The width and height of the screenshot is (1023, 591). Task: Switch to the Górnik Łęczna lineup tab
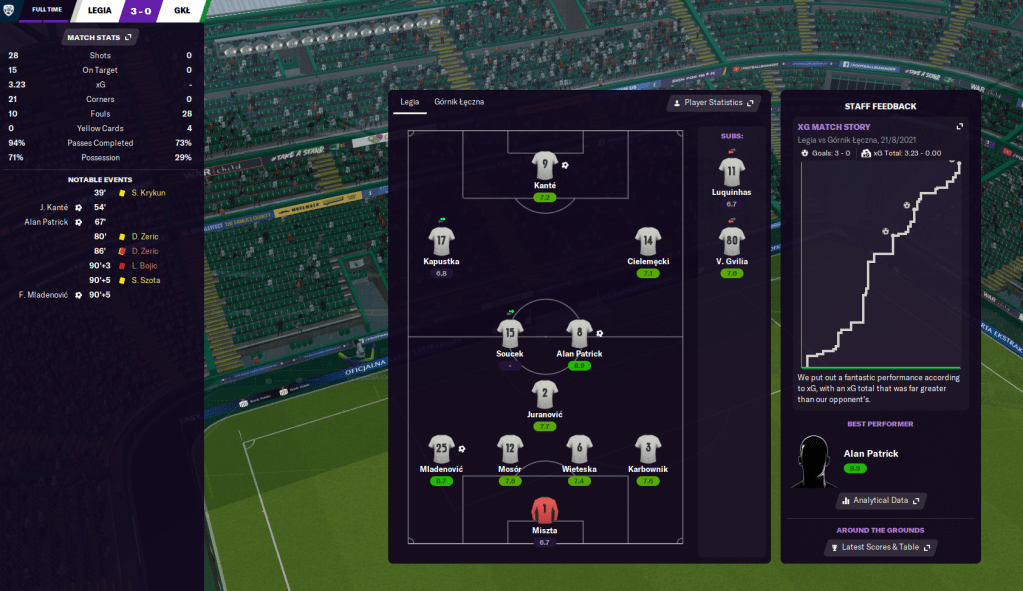pyautogui.click(x=459, y=102)
